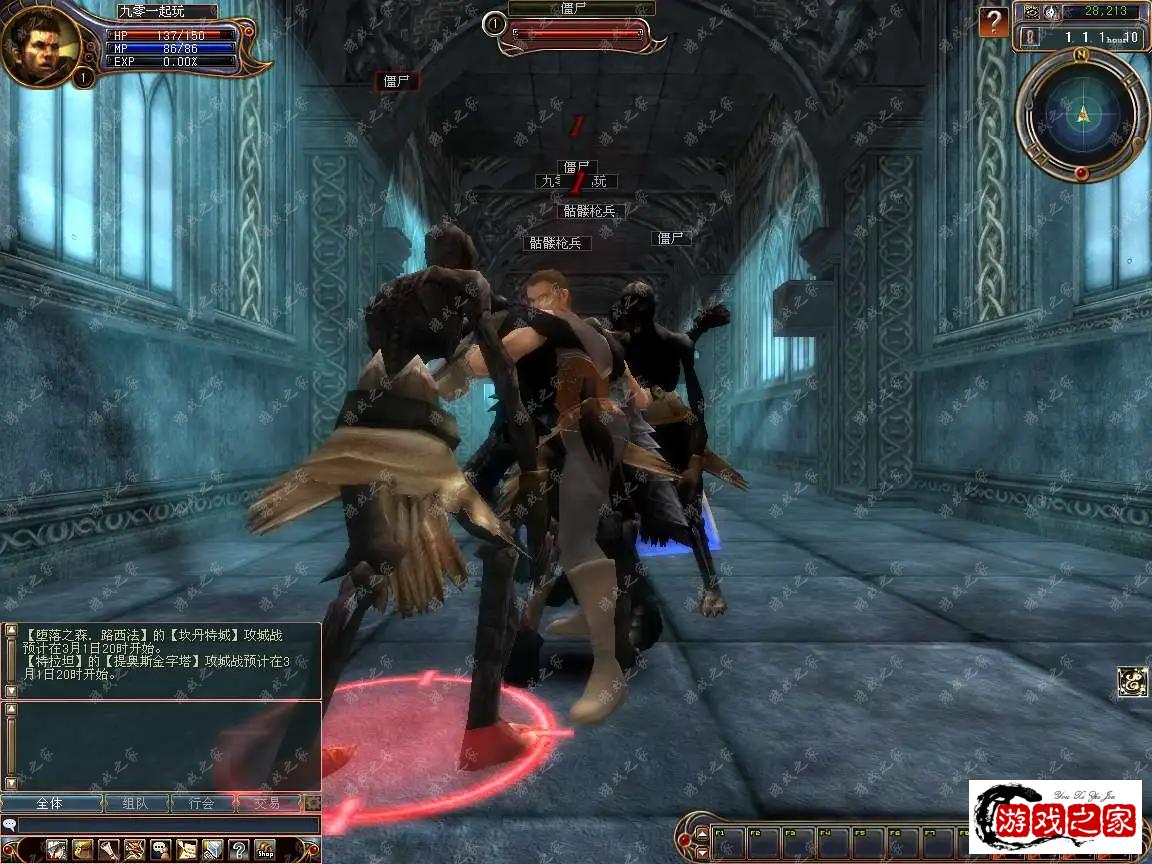Click the red gem button below the minimap

click(1081, 174)
